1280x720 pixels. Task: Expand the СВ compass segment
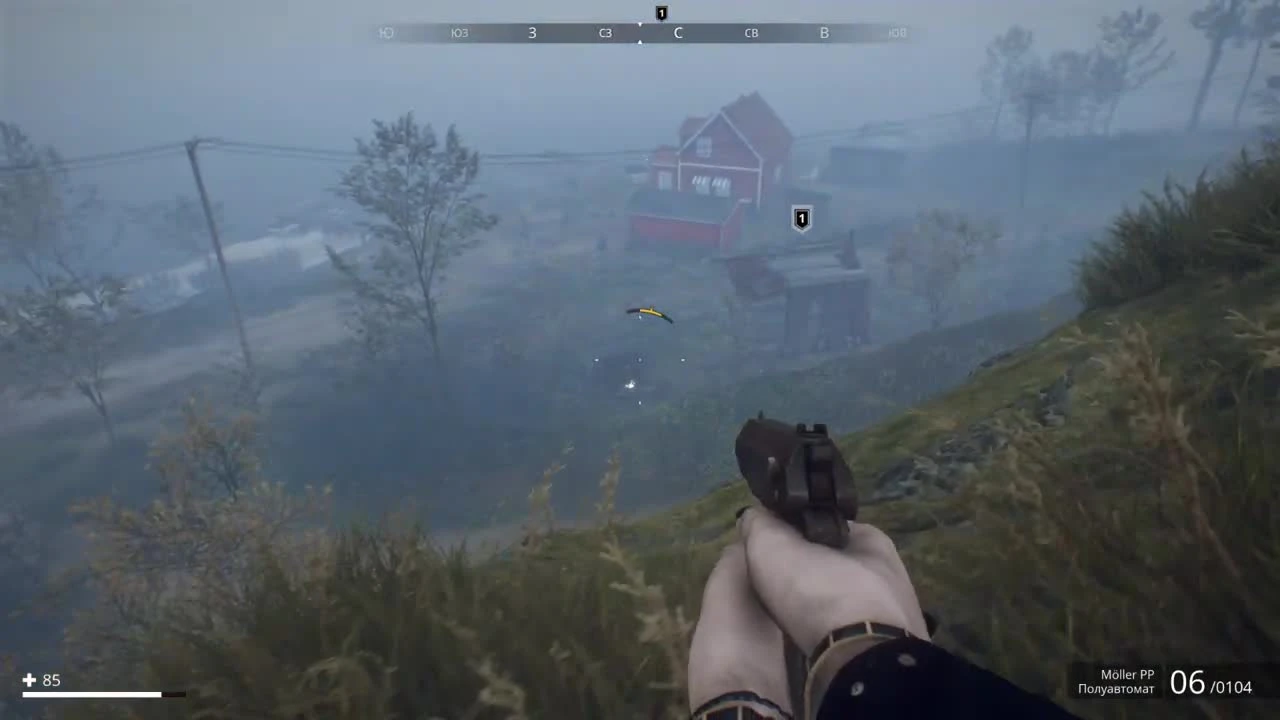tap(751, 32)
